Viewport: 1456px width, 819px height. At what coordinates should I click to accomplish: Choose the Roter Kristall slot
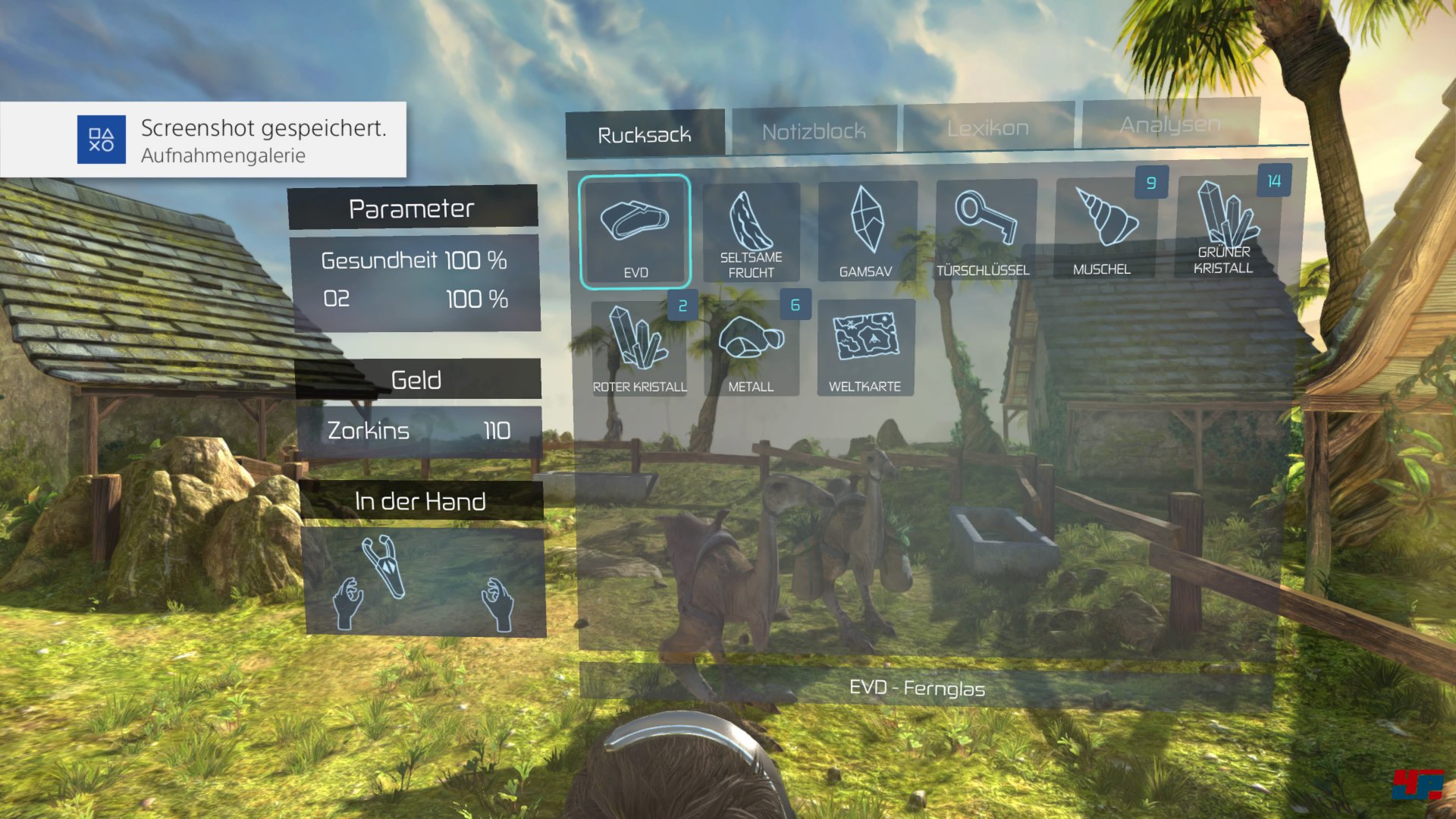click(x=639, y=348)
